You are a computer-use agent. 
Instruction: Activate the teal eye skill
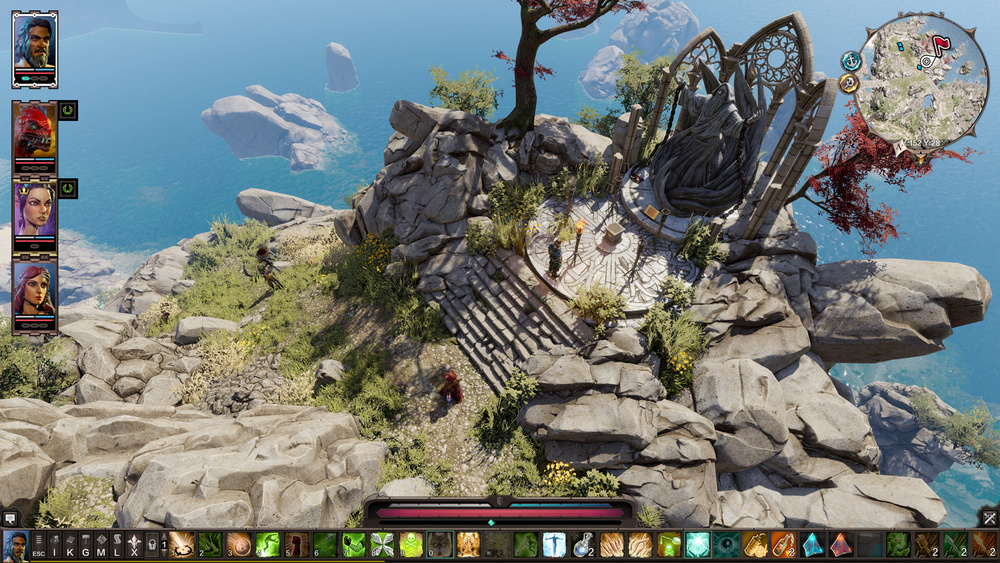(727, 545)
